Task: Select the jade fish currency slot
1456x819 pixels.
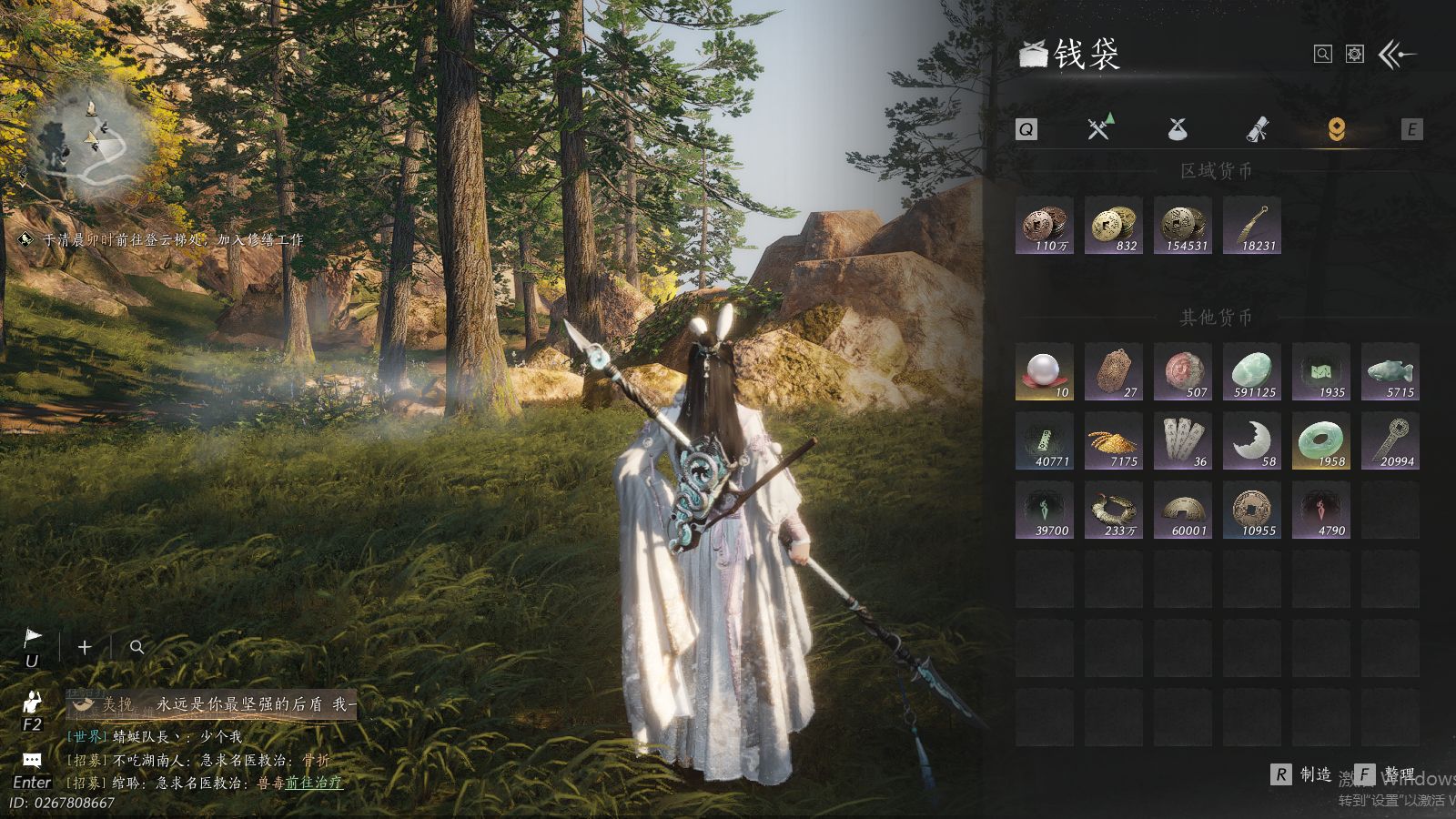Action: coord(1390,371)
